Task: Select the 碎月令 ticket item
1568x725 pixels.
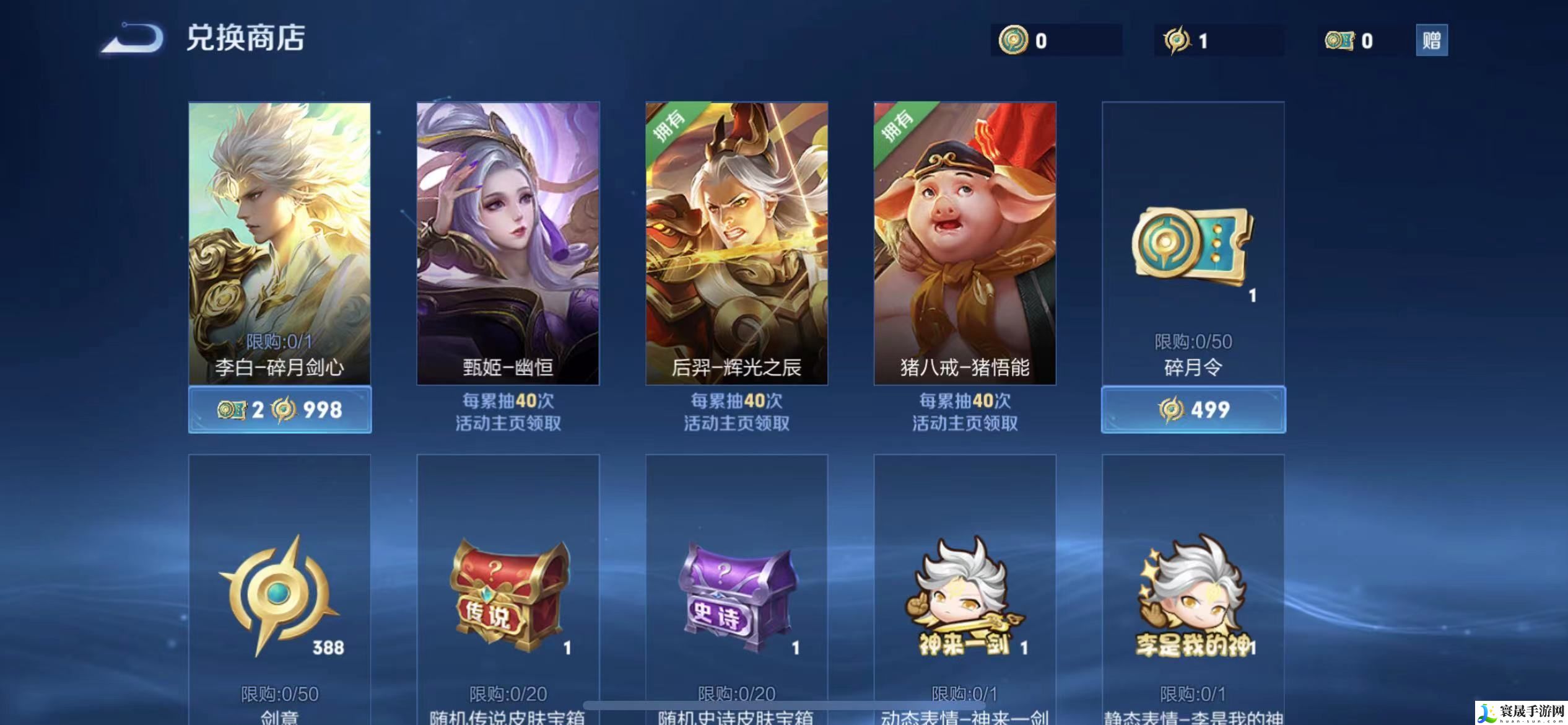Action: click(x=1193, y=248)
